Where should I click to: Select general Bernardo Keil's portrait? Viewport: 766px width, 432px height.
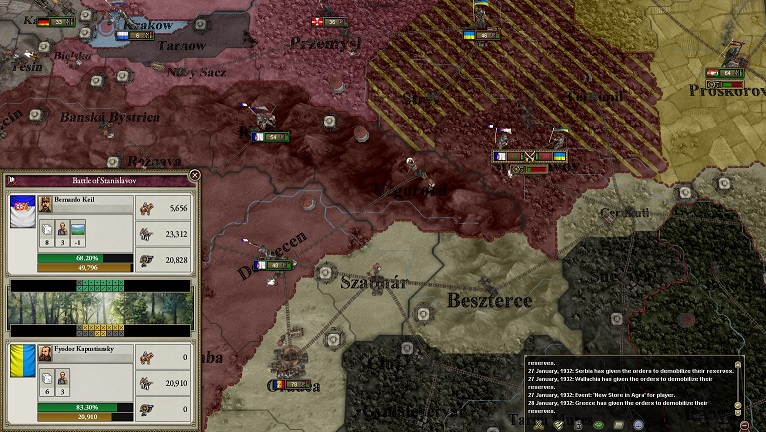pos(46,204)
